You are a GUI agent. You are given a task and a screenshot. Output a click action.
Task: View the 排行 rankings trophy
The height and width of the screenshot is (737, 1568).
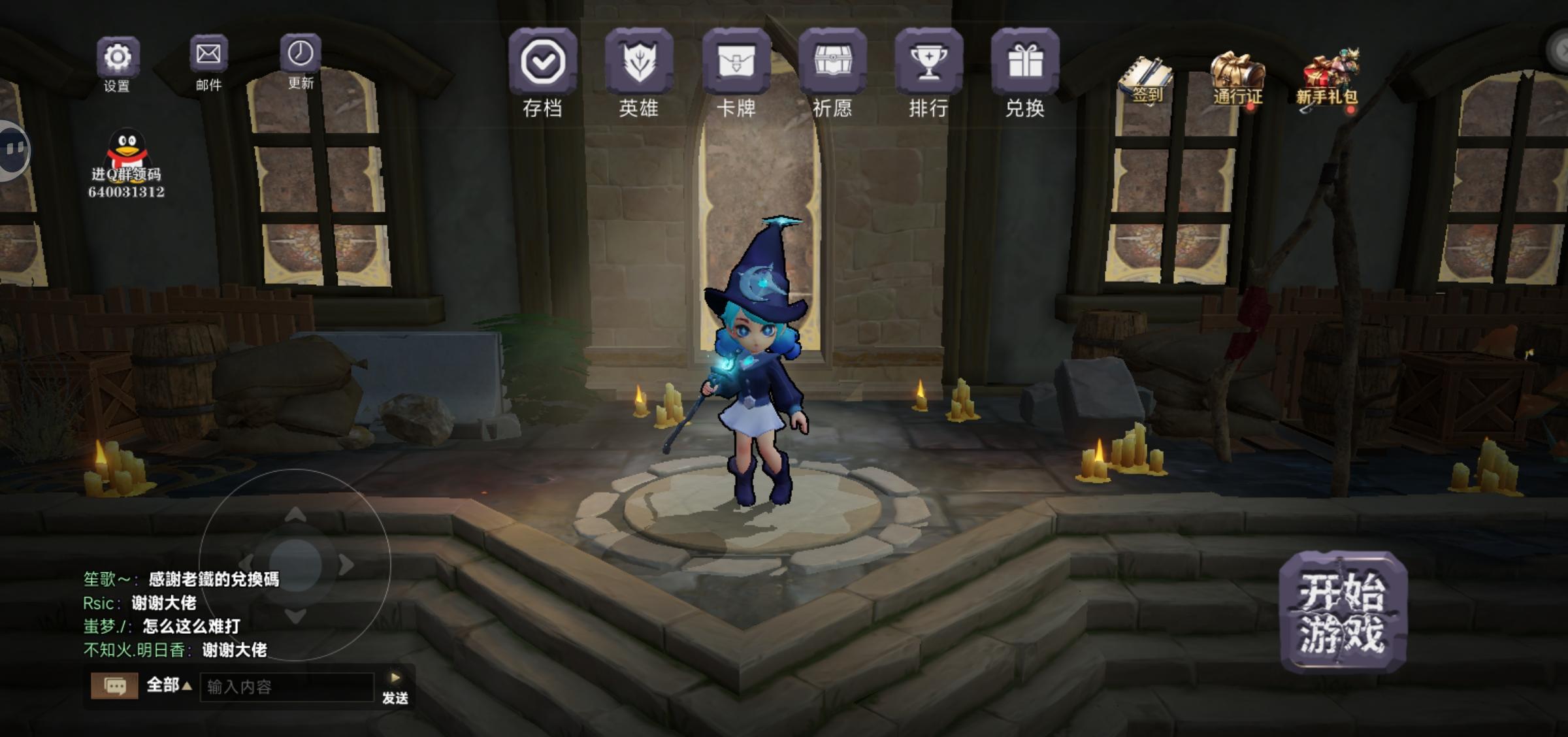click(928, 62)
